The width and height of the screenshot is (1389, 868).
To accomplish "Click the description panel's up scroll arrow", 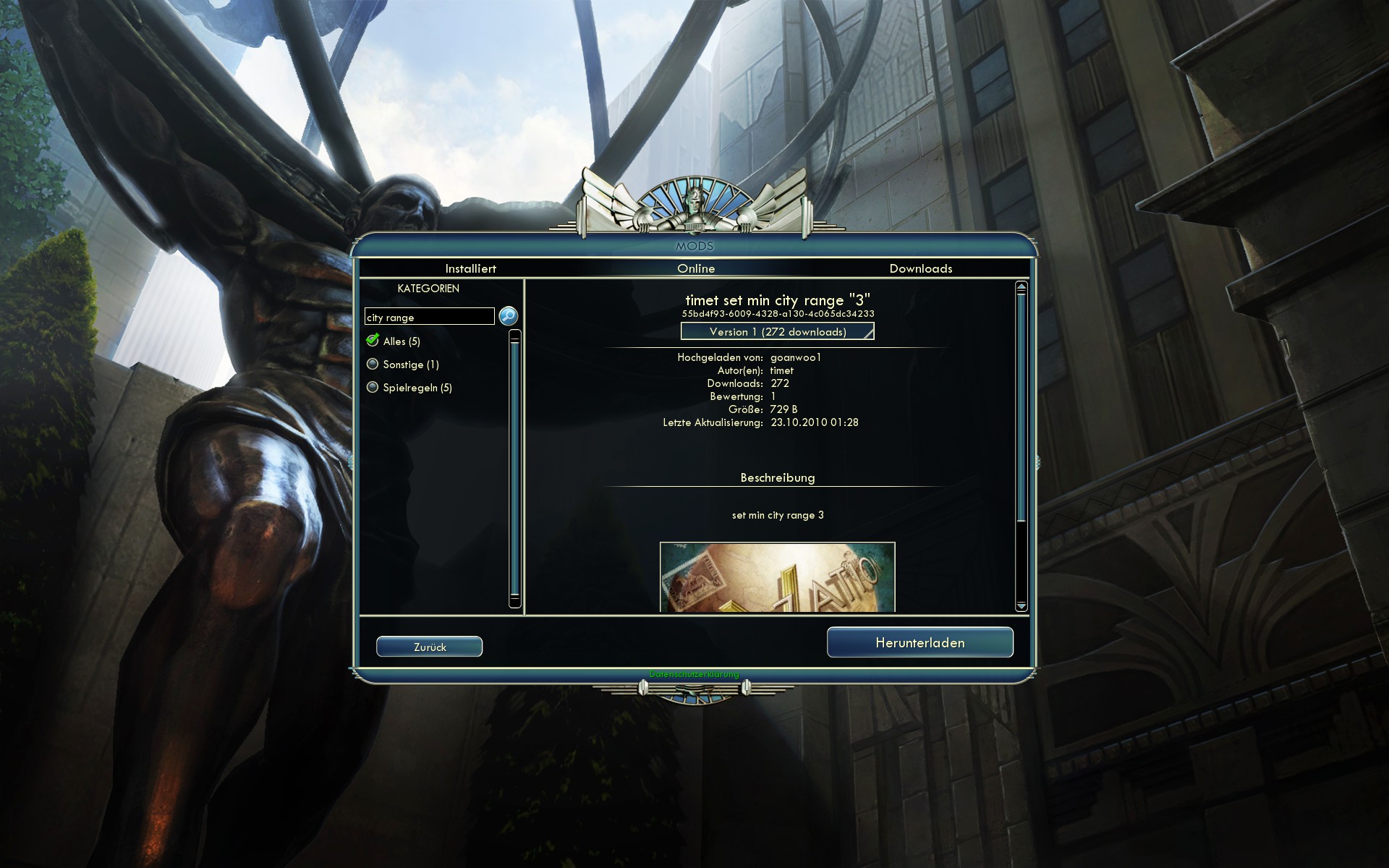I will click(x=1021, y=287).
